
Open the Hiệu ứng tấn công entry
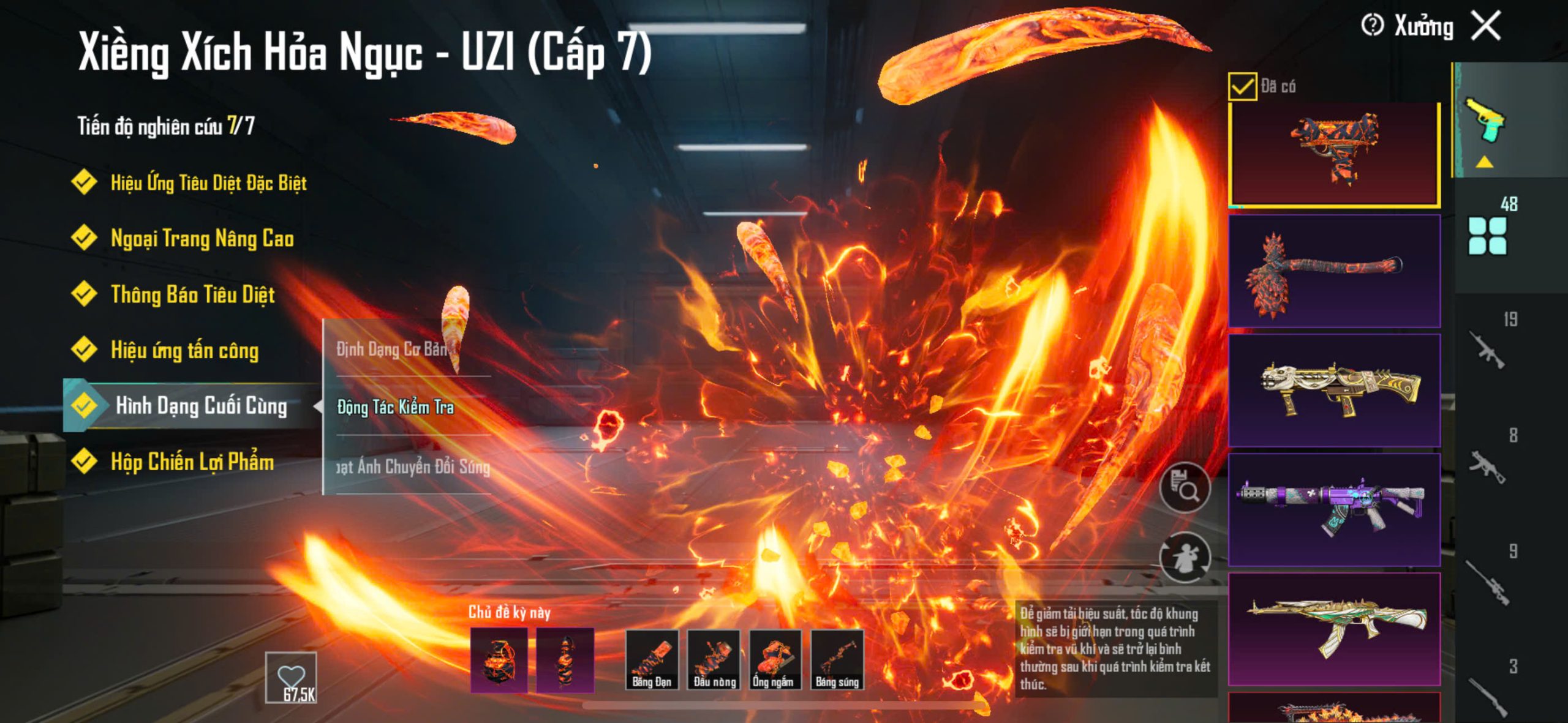(x=184, y=350)
